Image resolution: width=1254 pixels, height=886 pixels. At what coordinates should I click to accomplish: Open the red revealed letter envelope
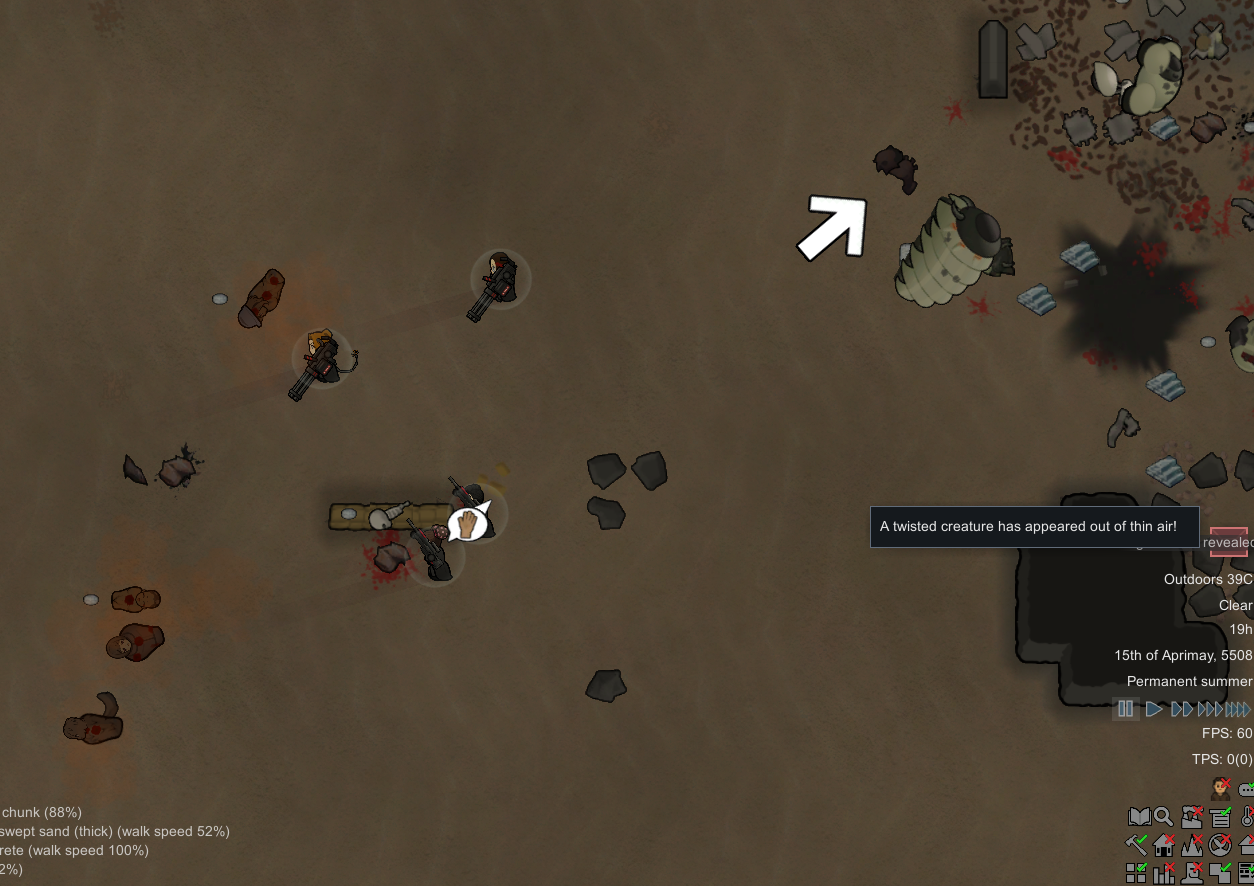[1228, 542]
